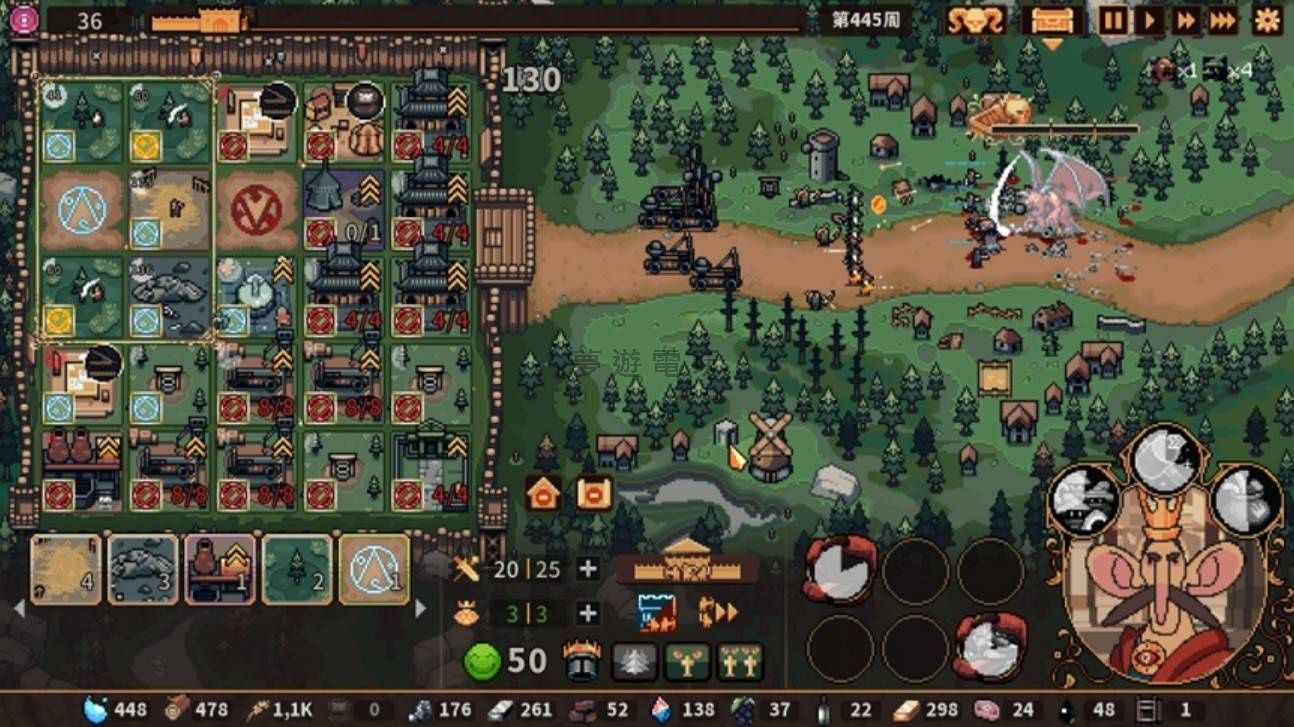Select the building card with upgrade chevrons
Image resolution: width=1294 pixels, height=727 pixels.
click(220, 569)
